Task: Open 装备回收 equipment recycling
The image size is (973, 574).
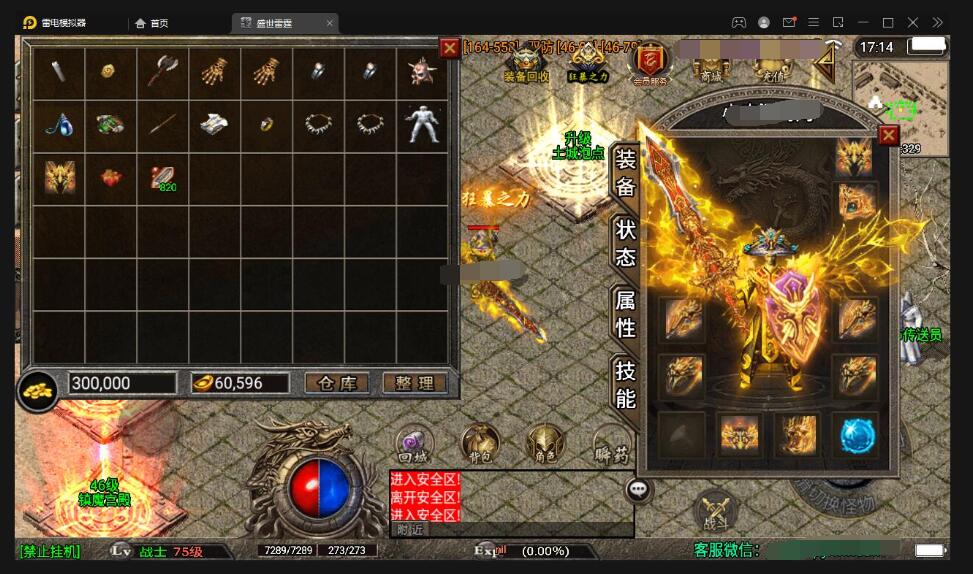Action: coord(526,64)
